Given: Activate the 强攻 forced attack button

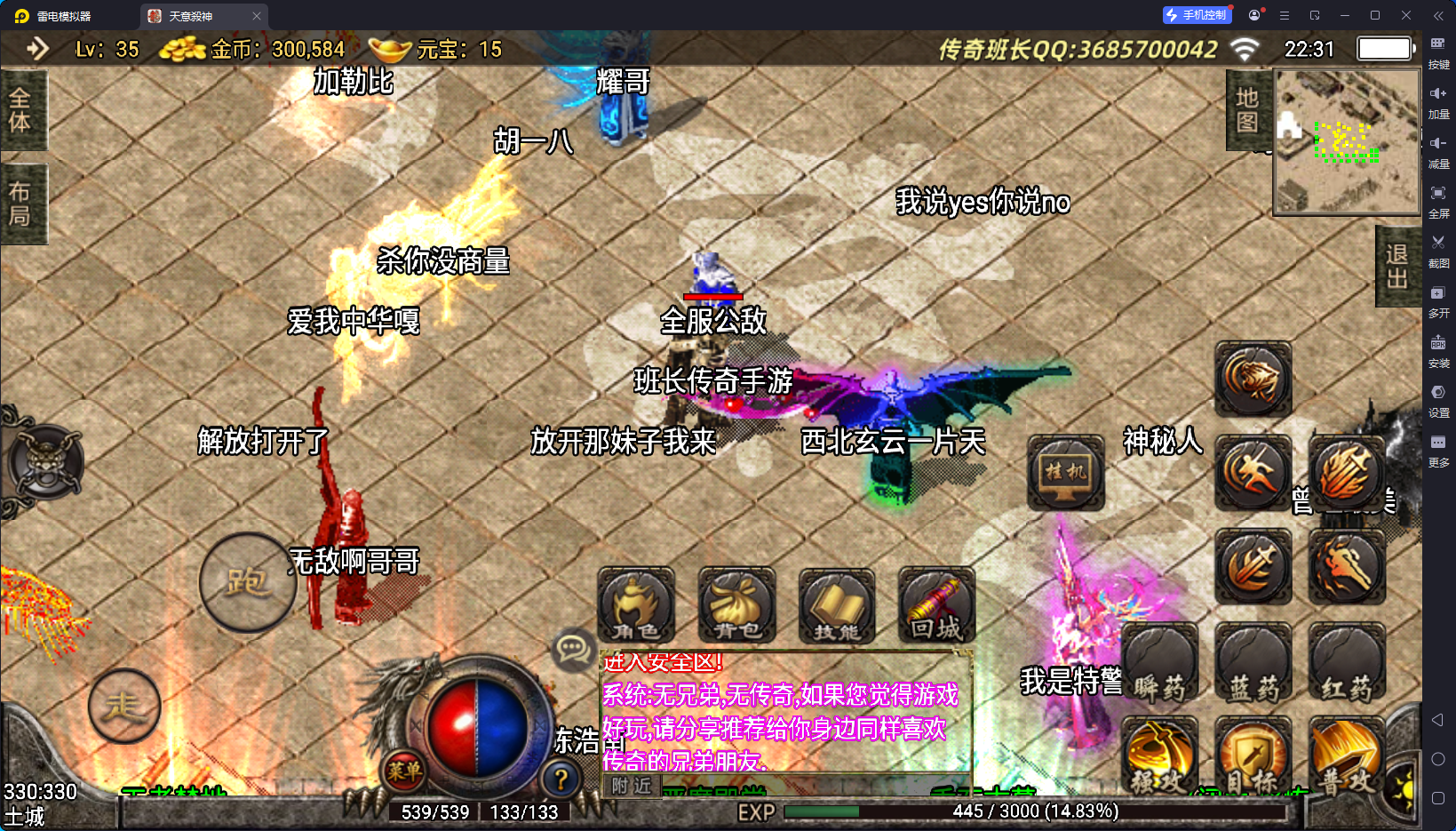Looking at the screenshot, I should 1158,756.
